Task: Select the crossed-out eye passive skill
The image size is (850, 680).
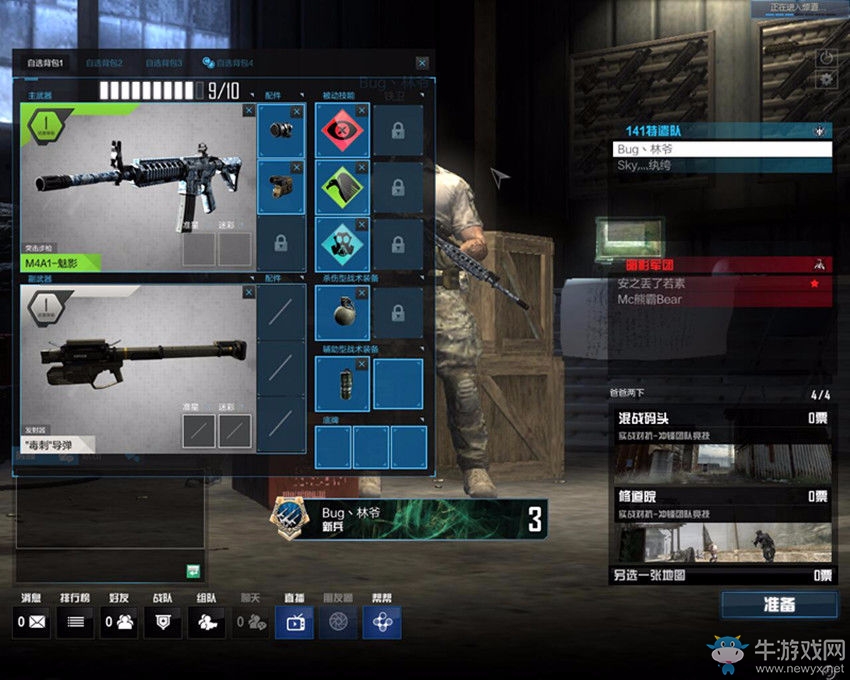Action: point(342,131)
